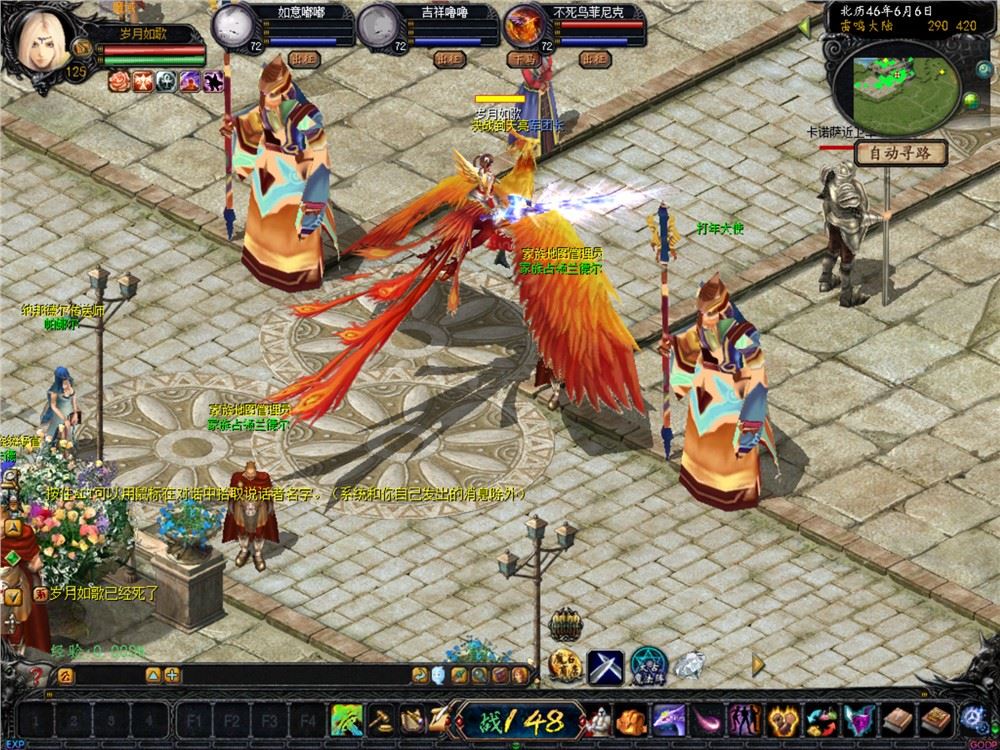Click the green globe button beside minimap
1000x750 pixels.
click(971, 100)
